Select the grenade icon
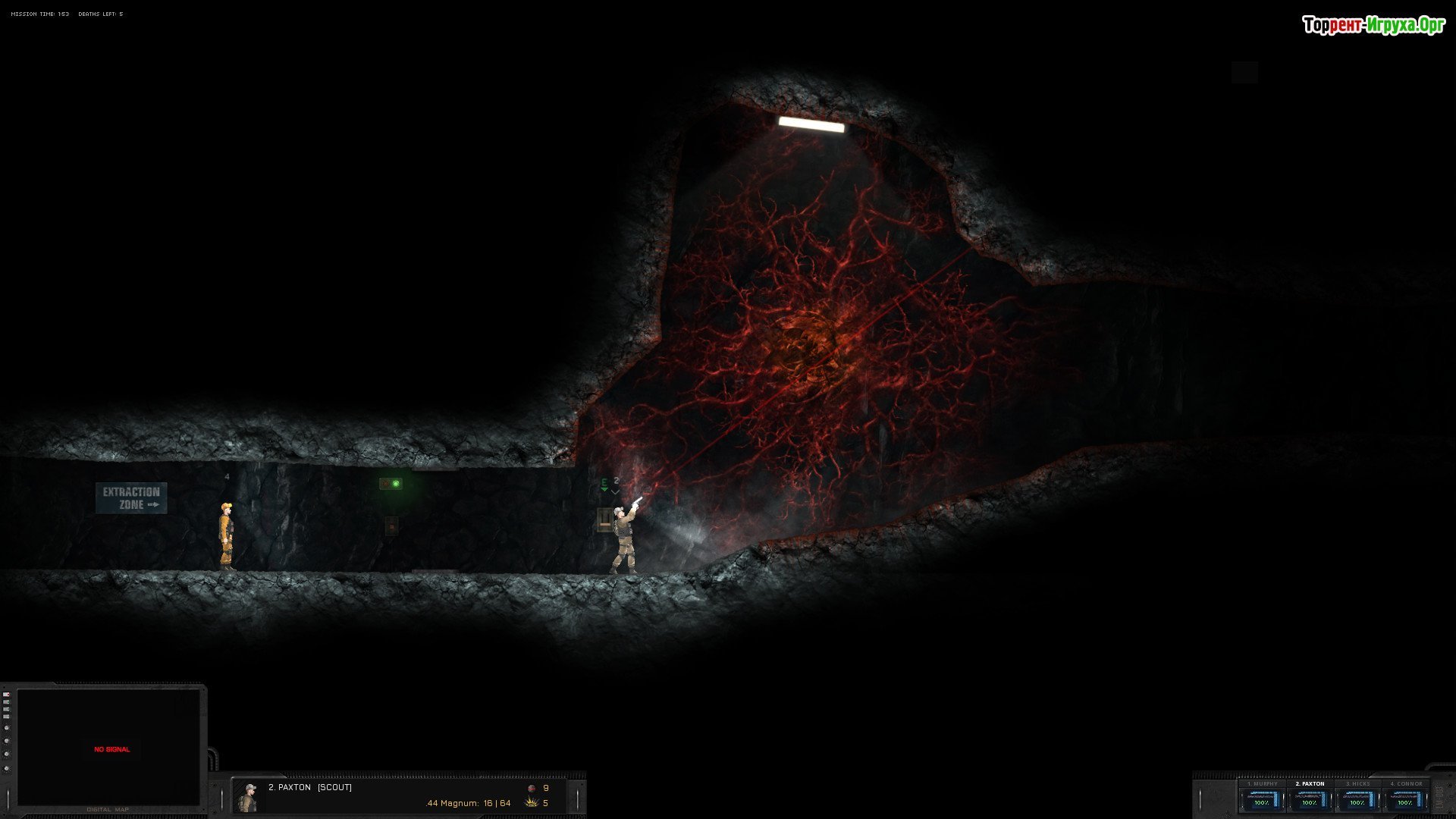This screenshot has height=819, width=1456. [532, 789]
